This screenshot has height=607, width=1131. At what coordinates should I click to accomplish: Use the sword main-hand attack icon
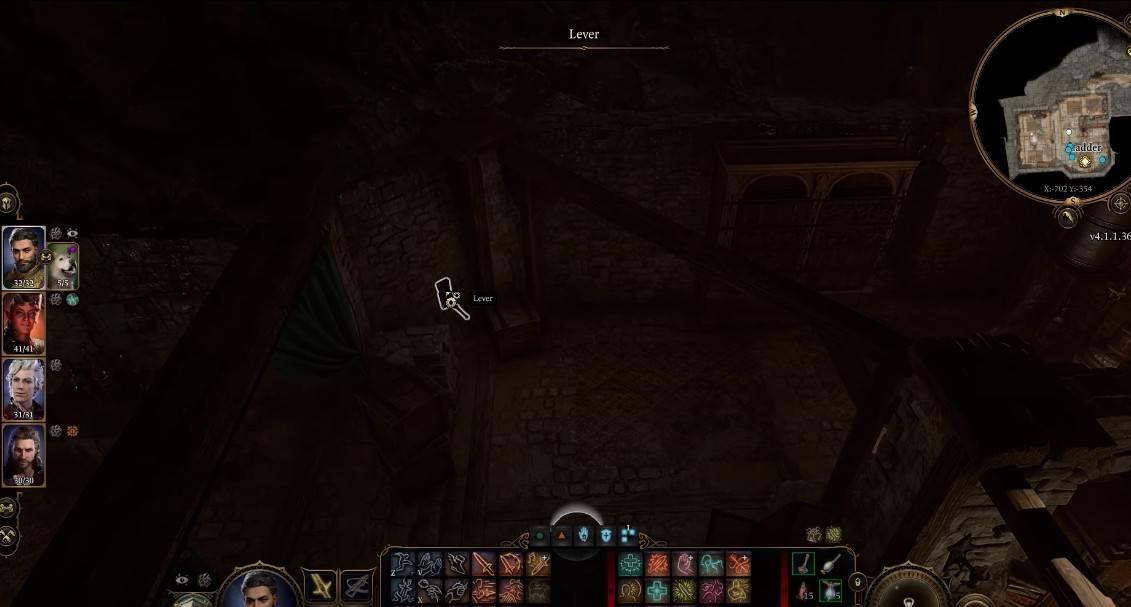(x=483, y=565)
